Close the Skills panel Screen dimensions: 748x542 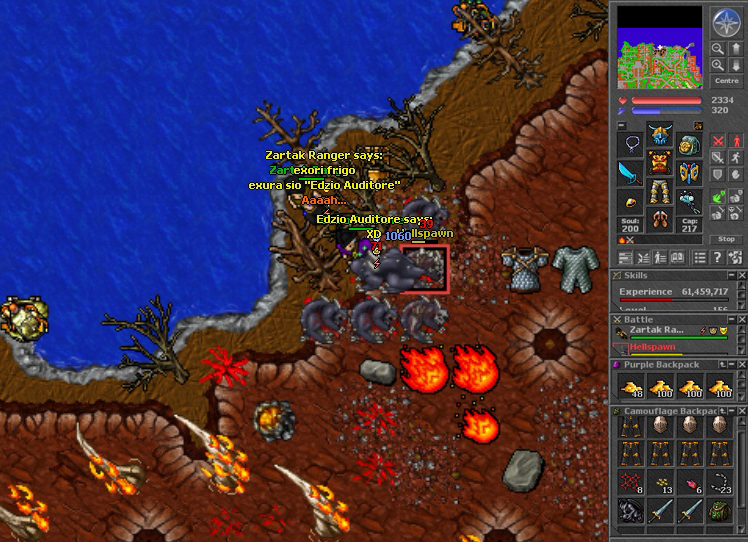click(x=741, y=275)
